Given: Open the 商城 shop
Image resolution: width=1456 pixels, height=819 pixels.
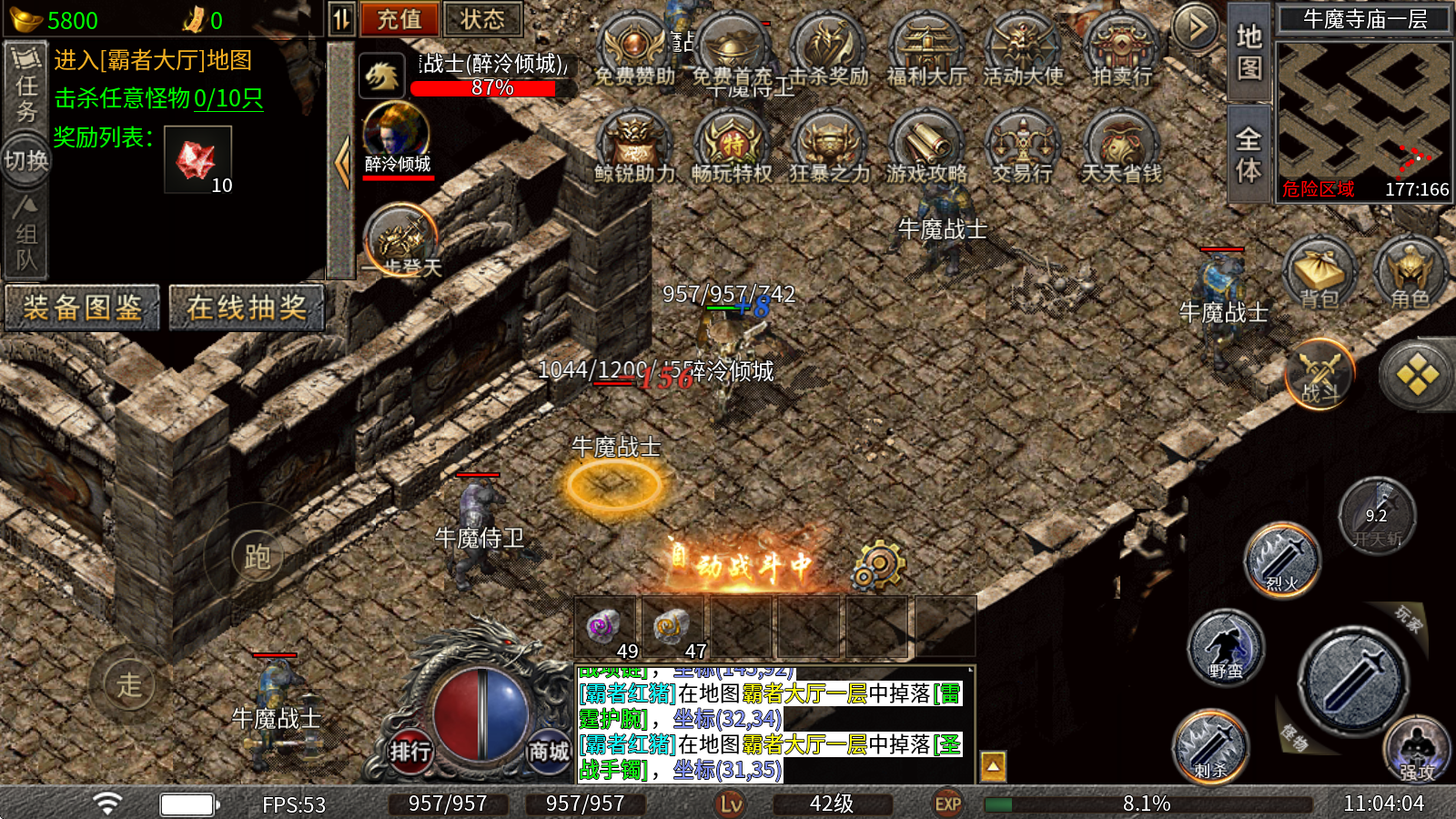Looking at the screenshot, I should coord(549,751).
